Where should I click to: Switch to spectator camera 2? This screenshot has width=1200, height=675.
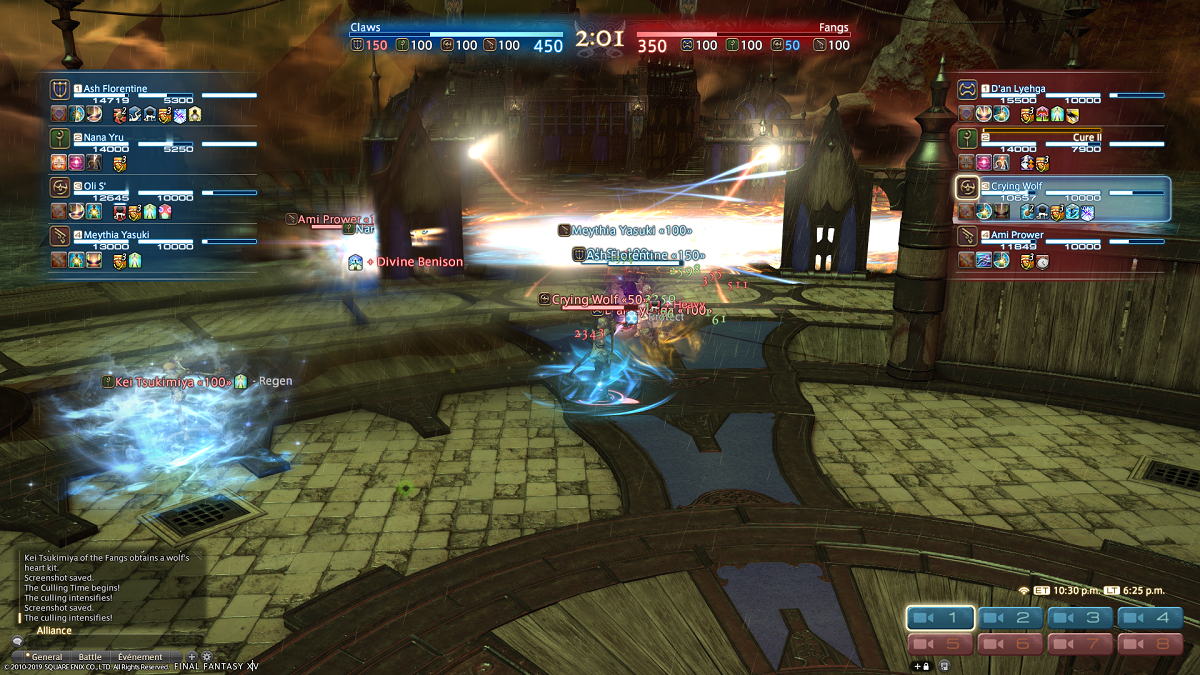tap(1009, 618)
